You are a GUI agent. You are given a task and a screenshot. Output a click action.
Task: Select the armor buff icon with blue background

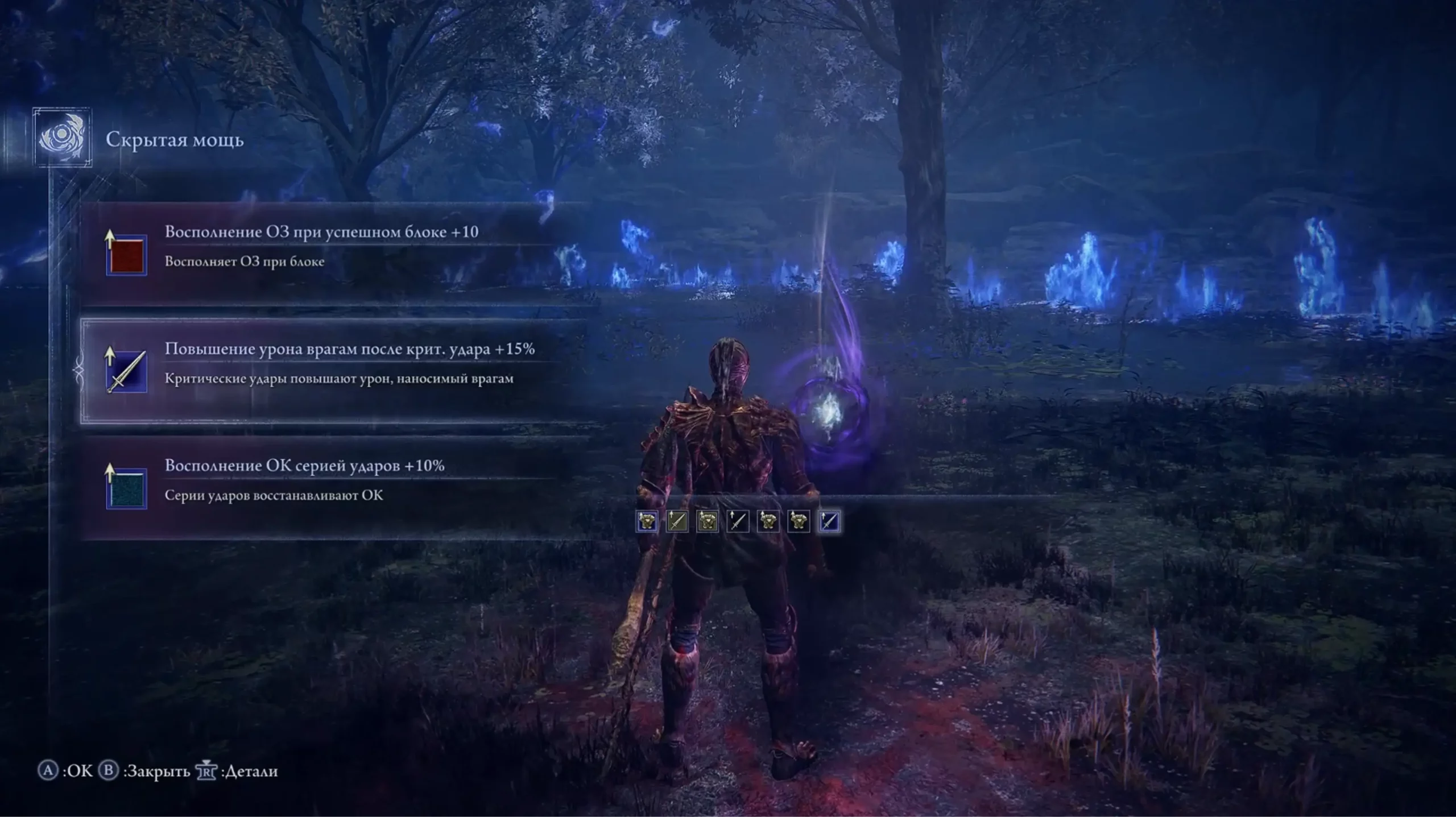(x=647, y=521)
